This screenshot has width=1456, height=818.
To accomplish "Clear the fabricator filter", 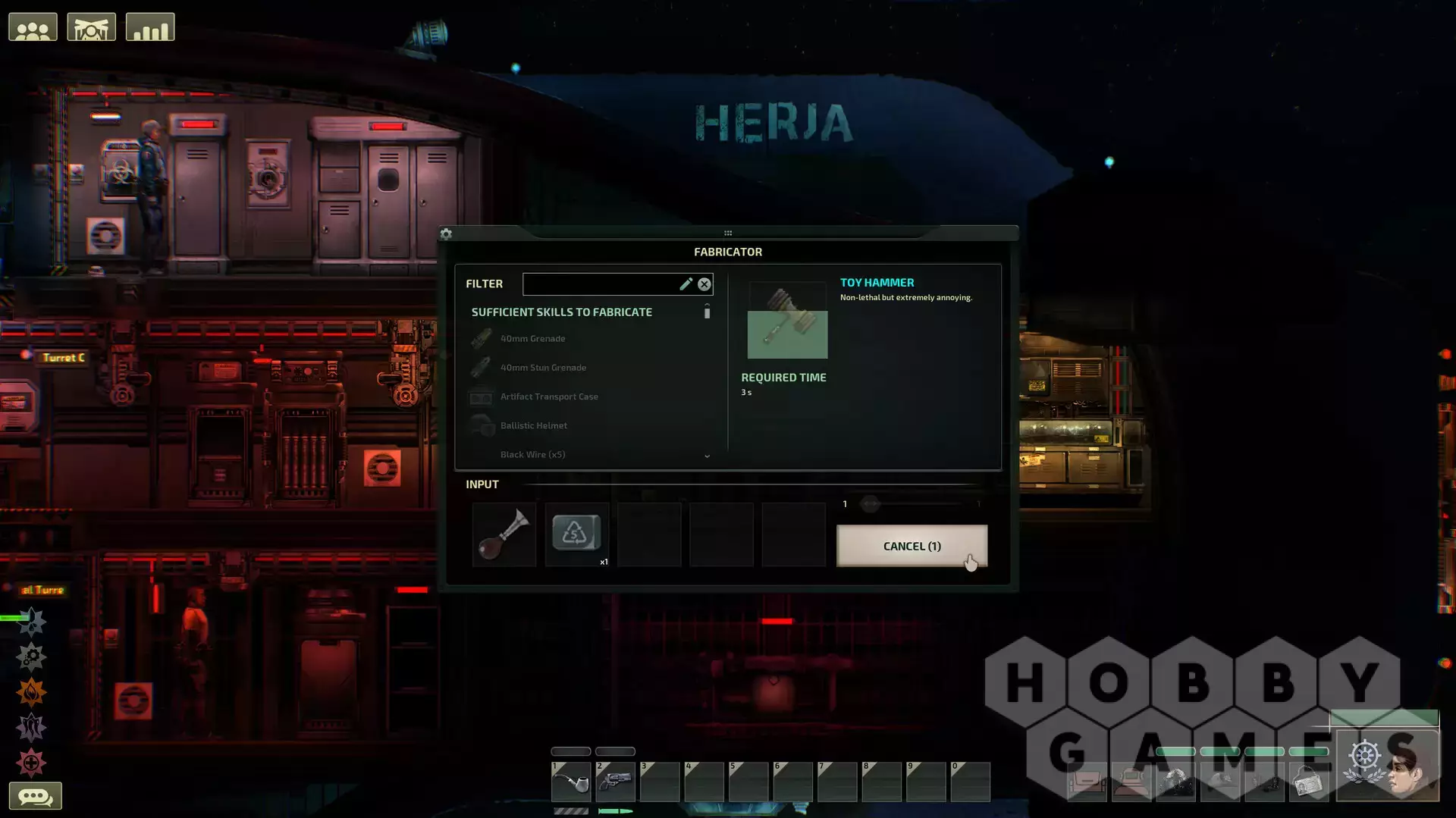I will (x=704, y=284).
